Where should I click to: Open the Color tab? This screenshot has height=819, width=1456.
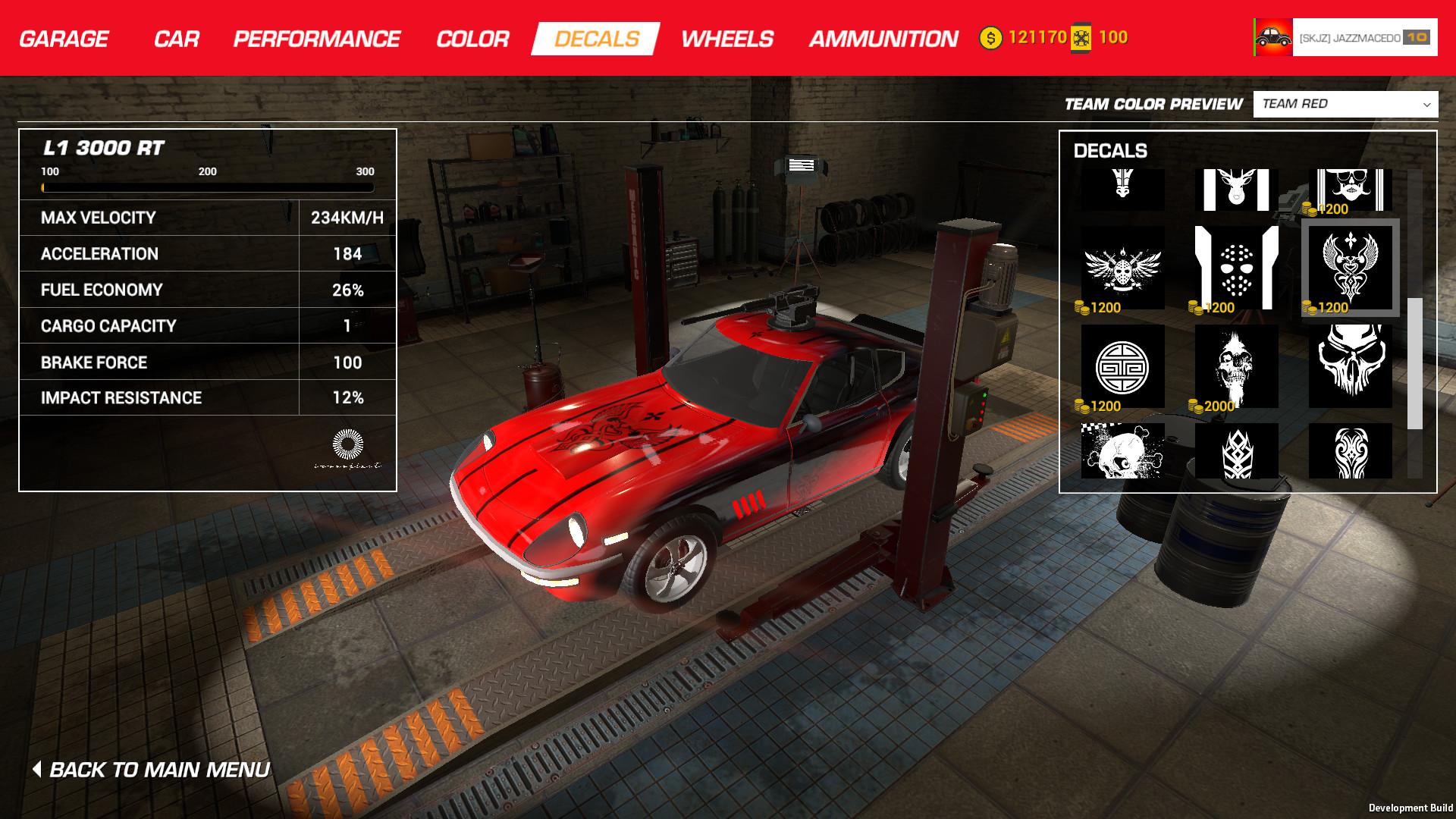(472, 39)
